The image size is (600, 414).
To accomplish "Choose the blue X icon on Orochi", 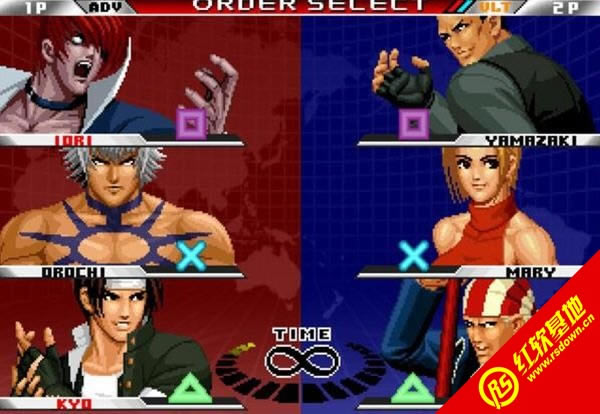I will (191, 256).
